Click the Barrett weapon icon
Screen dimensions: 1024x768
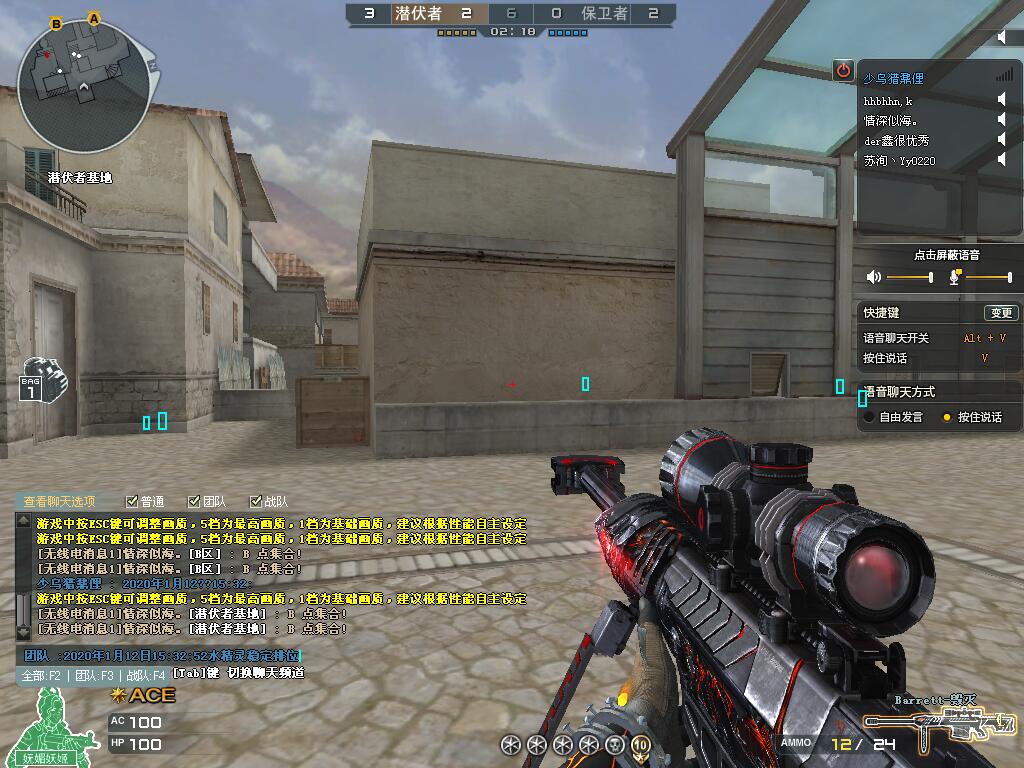[x=940, y=724]
